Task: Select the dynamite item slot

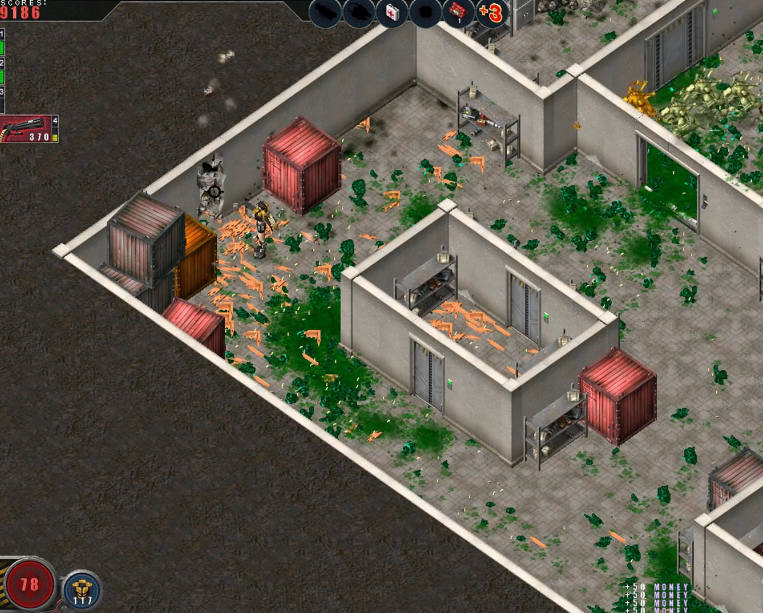Action: coord(459,13)
